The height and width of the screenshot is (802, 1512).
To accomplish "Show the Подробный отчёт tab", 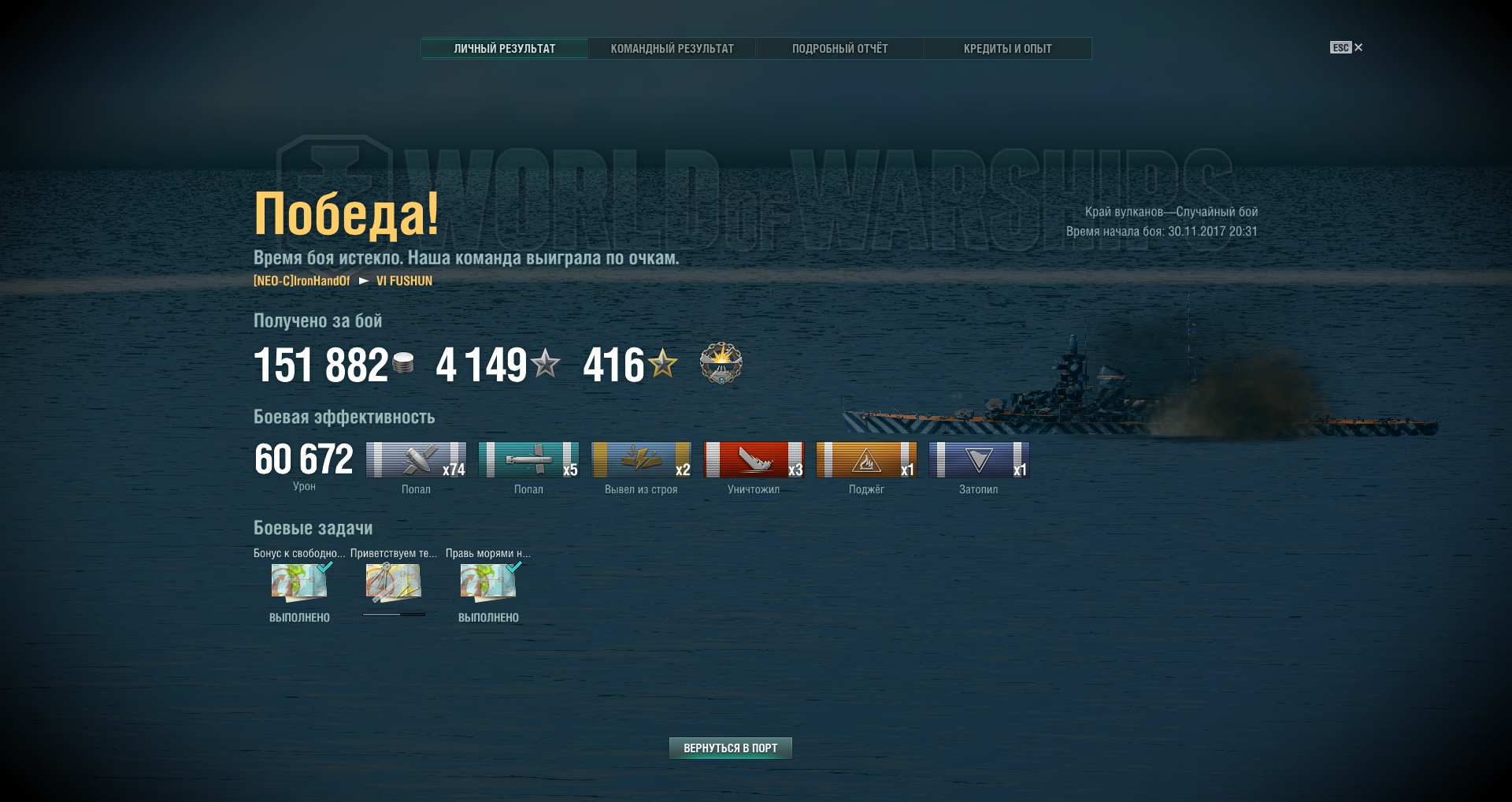I will click(x=839, y=49).
